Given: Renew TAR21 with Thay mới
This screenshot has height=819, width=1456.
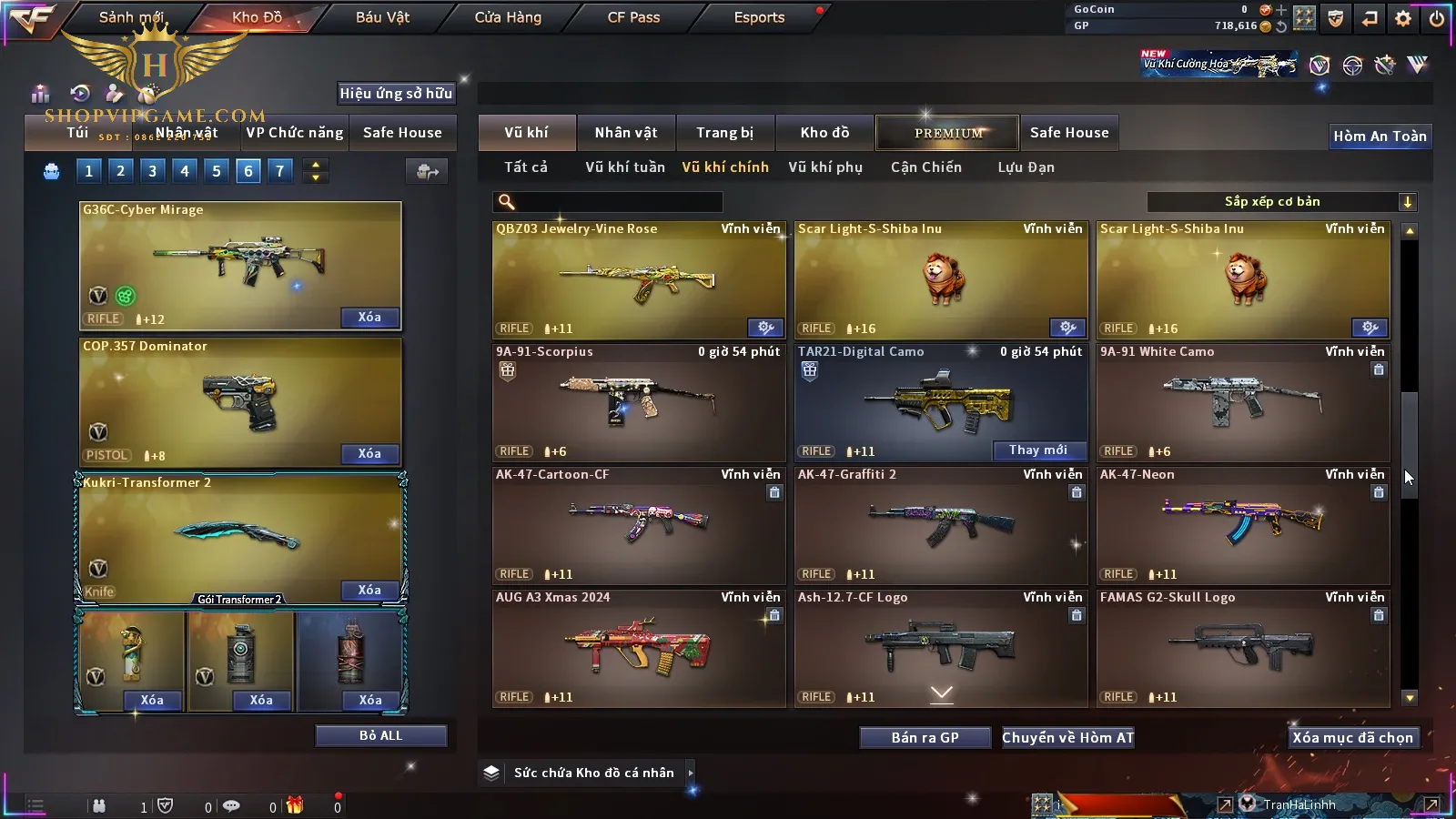Looking at the screenshot, I should click(1037, 450).
